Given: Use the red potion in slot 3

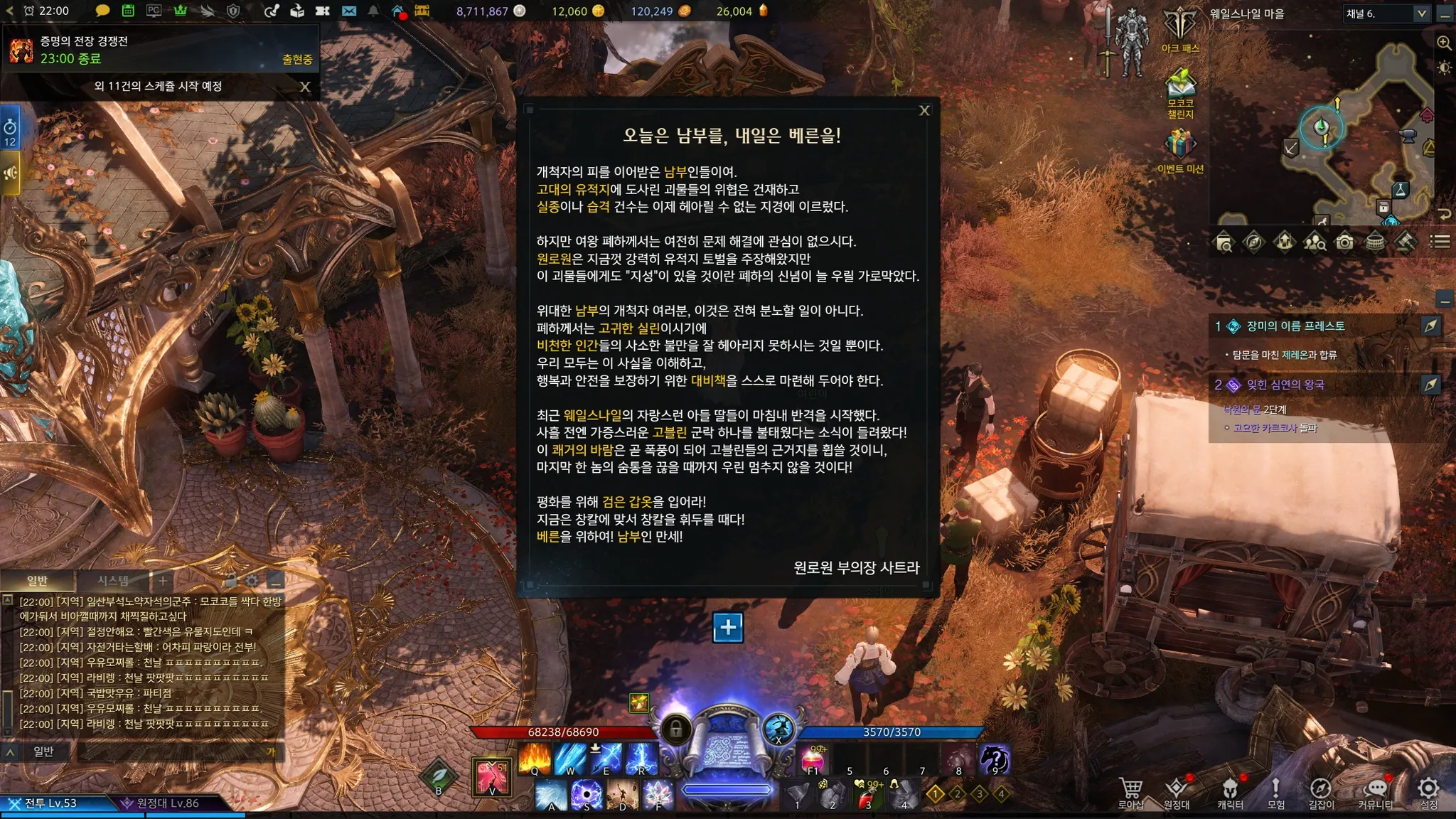Looking at the screenshot, I should [x=867, y=795].
